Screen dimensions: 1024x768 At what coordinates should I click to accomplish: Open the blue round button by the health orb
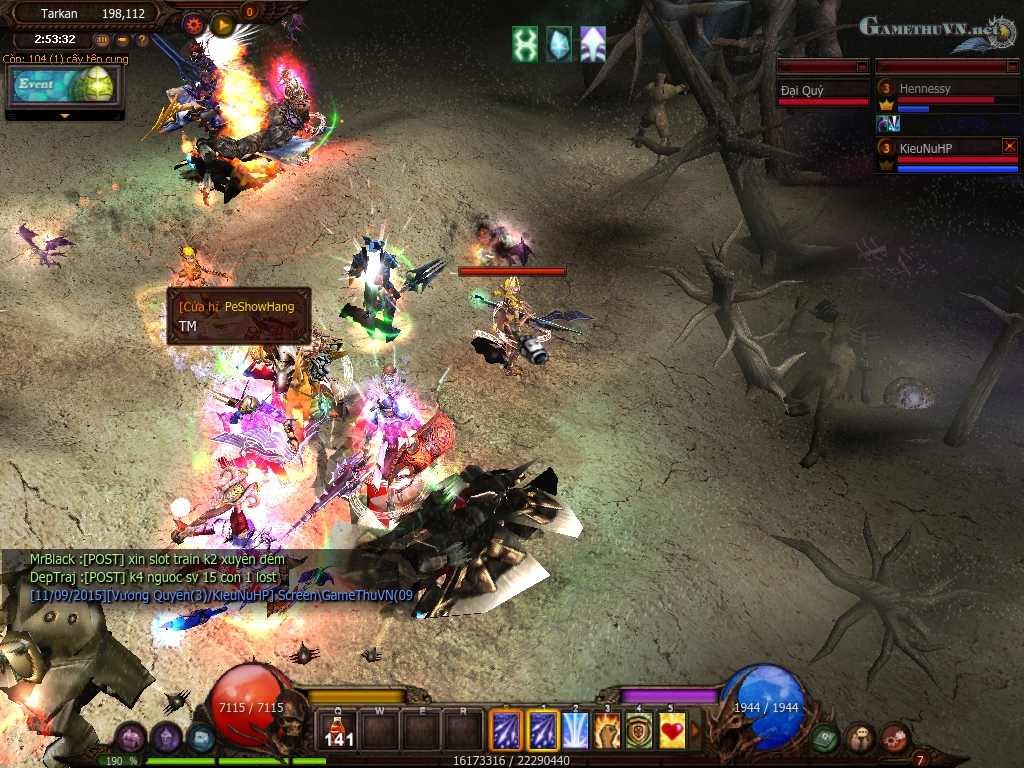click(x=201, y=739)
